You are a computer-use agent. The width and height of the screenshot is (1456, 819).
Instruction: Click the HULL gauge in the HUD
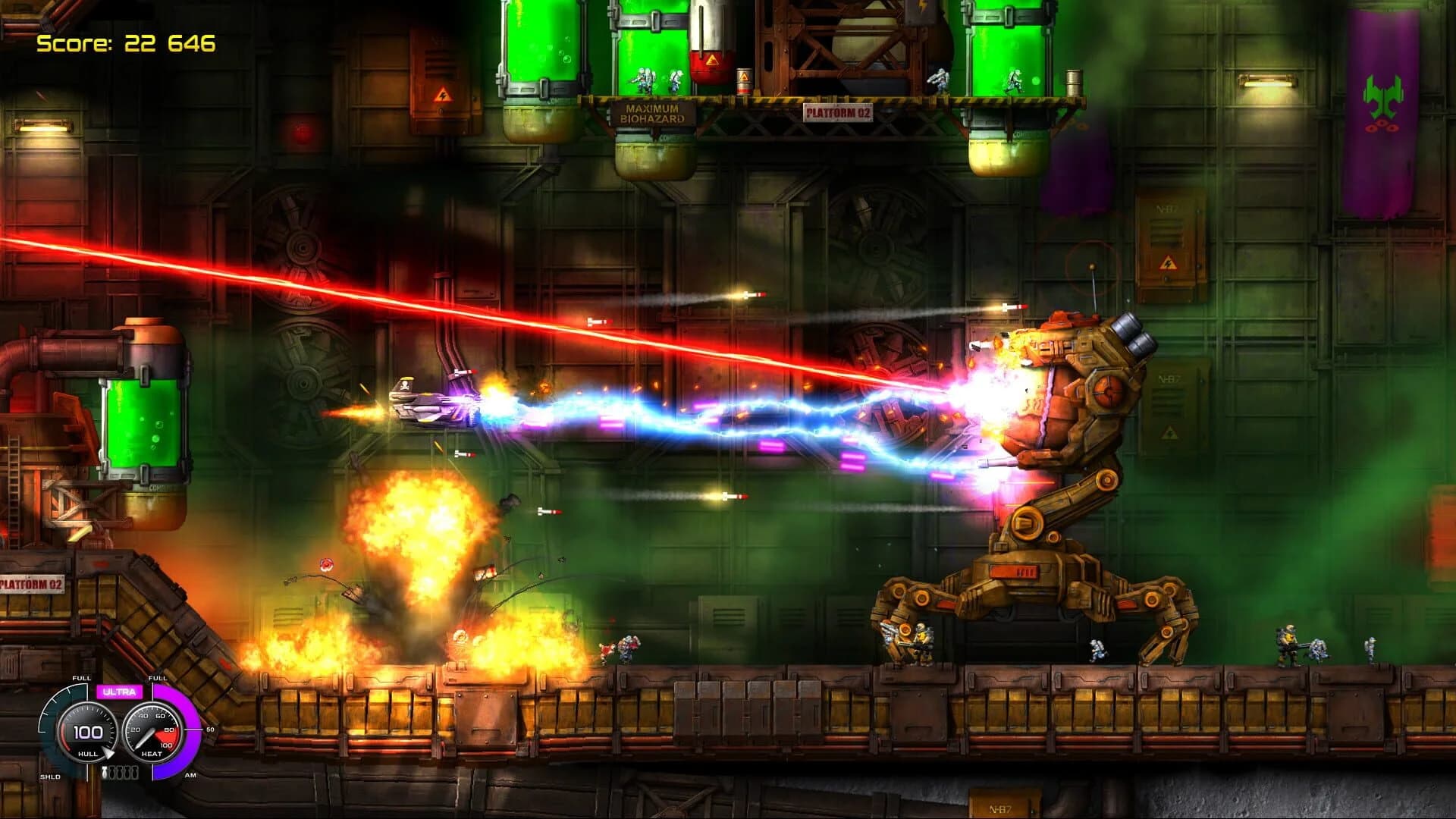[87, 732]
